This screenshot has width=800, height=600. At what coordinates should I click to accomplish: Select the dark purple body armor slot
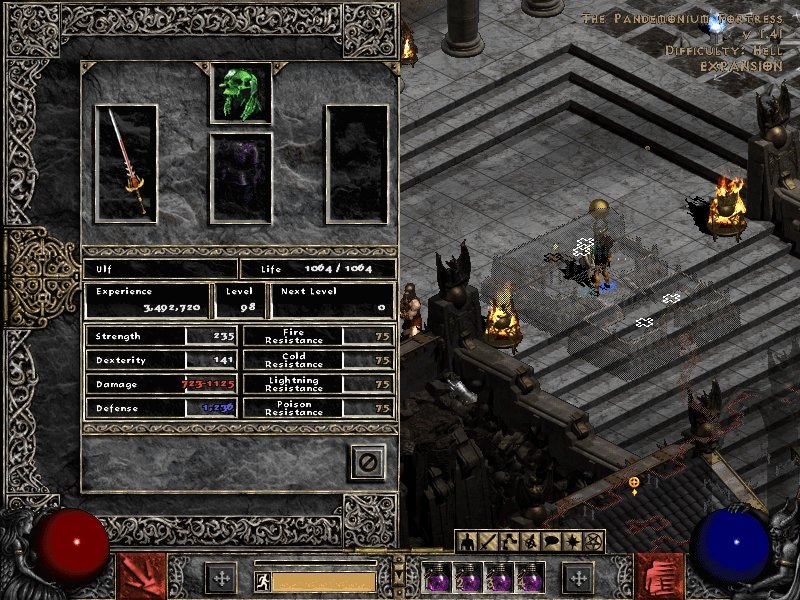241,178
